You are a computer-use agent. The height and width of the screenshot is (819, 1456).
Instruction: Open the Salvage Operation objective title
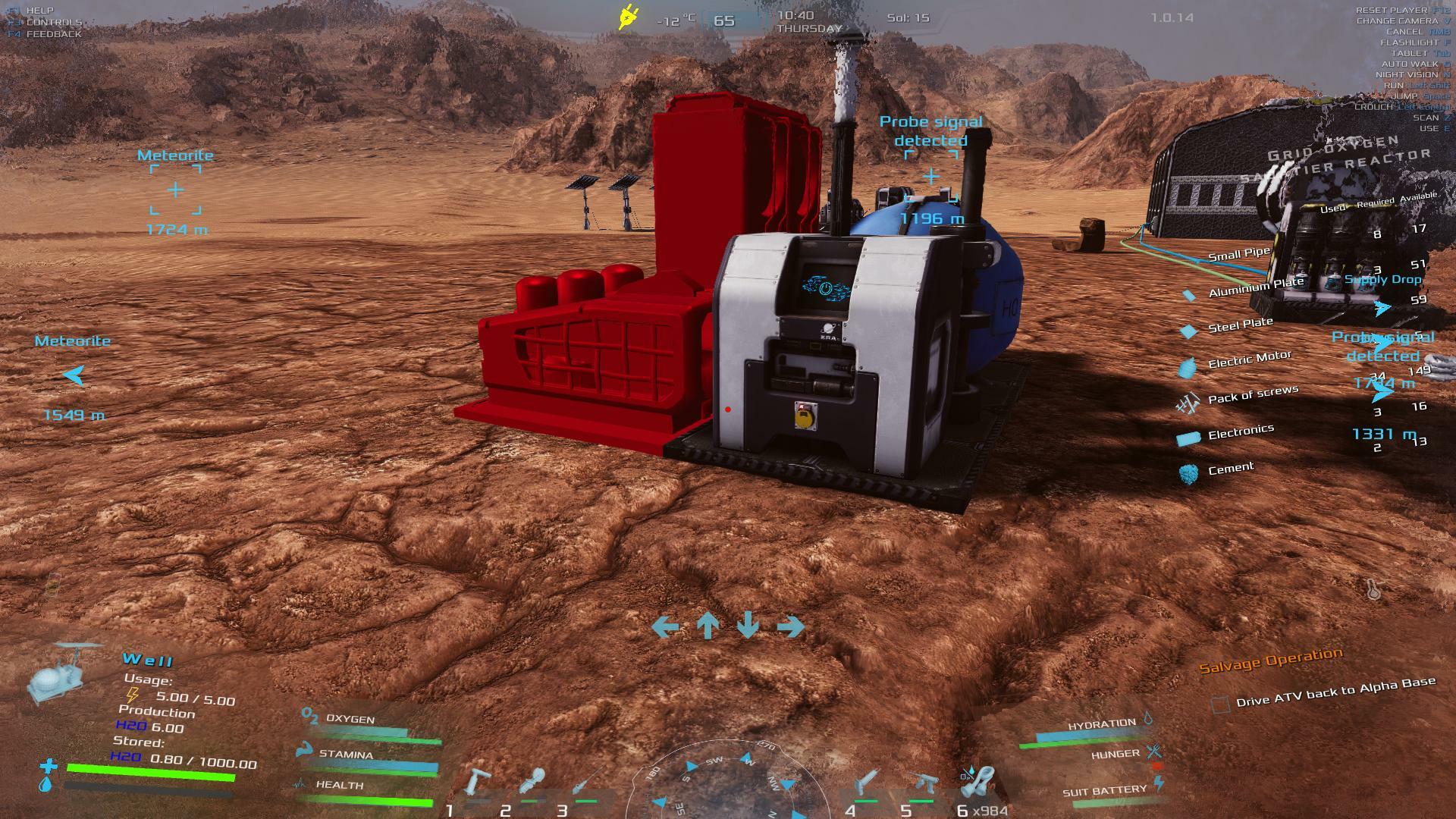pos(1270,660)
